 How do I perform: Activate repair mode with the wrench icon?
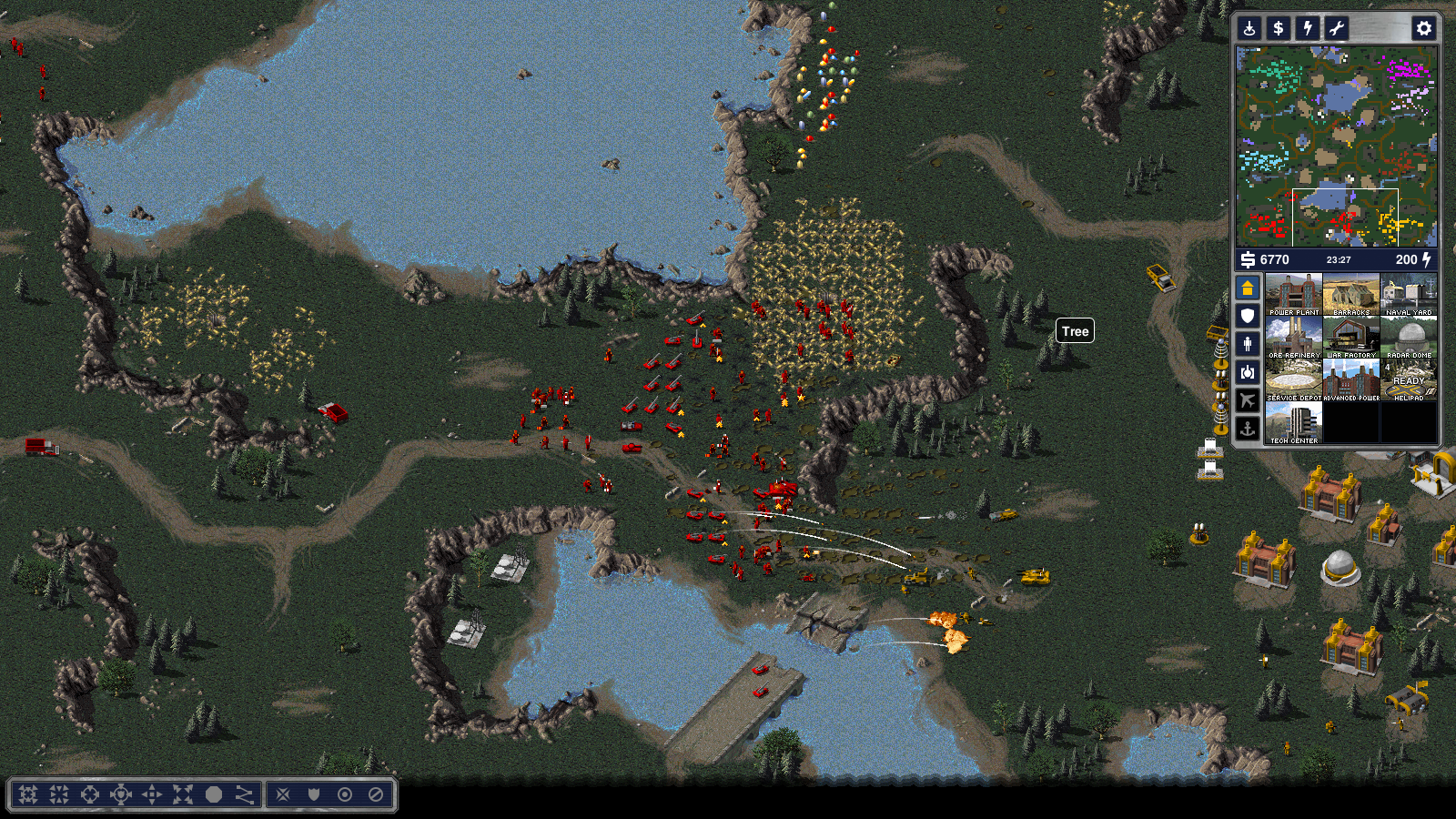(x=1336, y=28)
